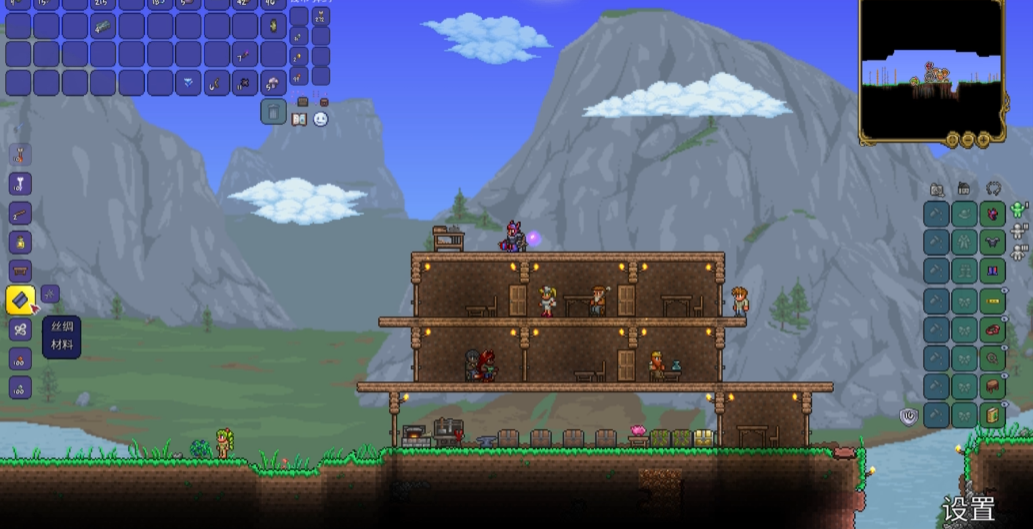Viewport: 1033px width, 529px height.
Task: Select the treasure chest accessory slot
Action: point(992,385)
